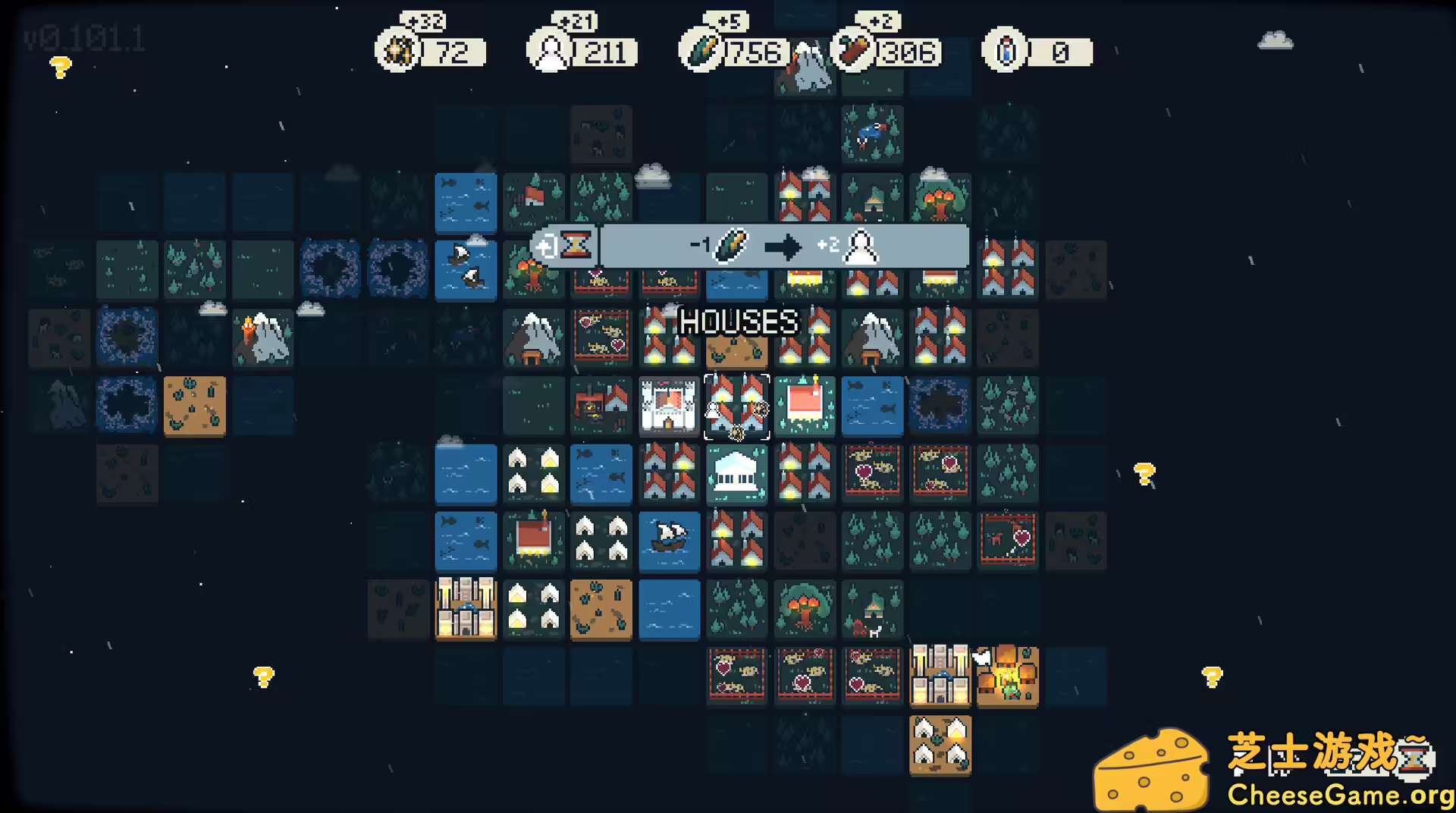Select the white castle tile
Image resolution: width=1456 pixels, height=813 pixels.
(670, 406)
